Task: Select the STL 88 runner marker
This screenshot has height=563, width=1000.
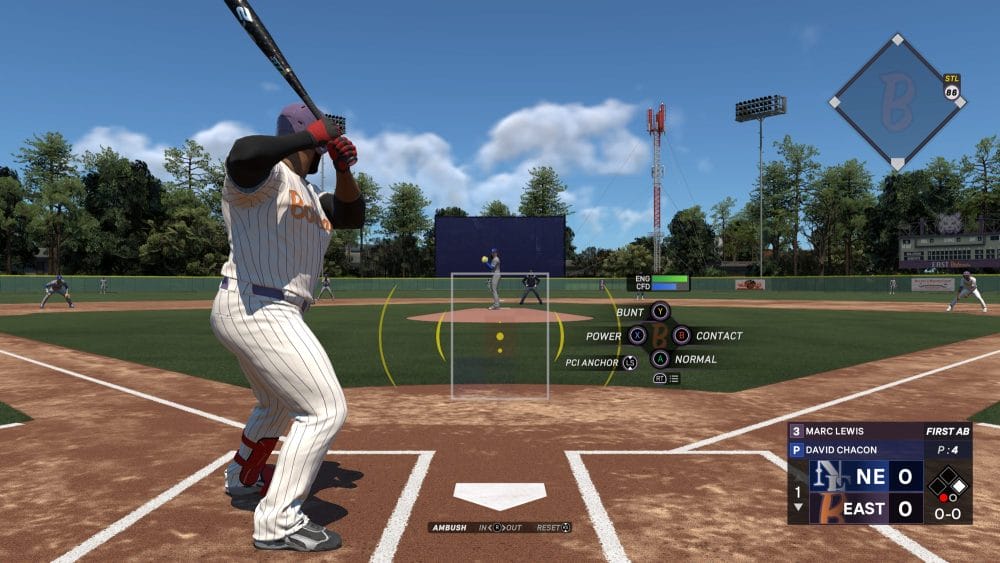Action: [952, 87]
